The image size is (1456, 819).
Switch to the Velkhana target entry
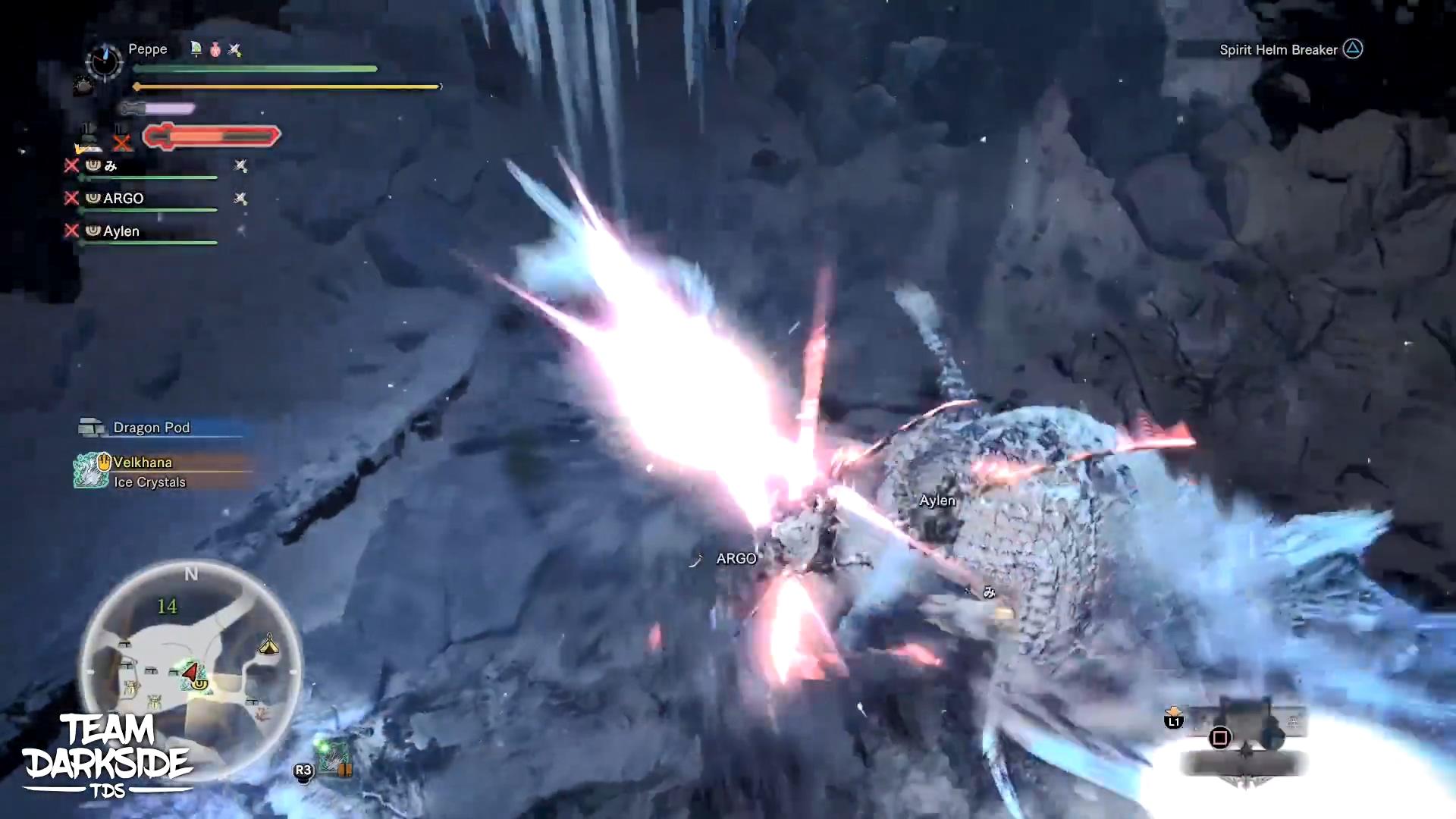point(143,462)
